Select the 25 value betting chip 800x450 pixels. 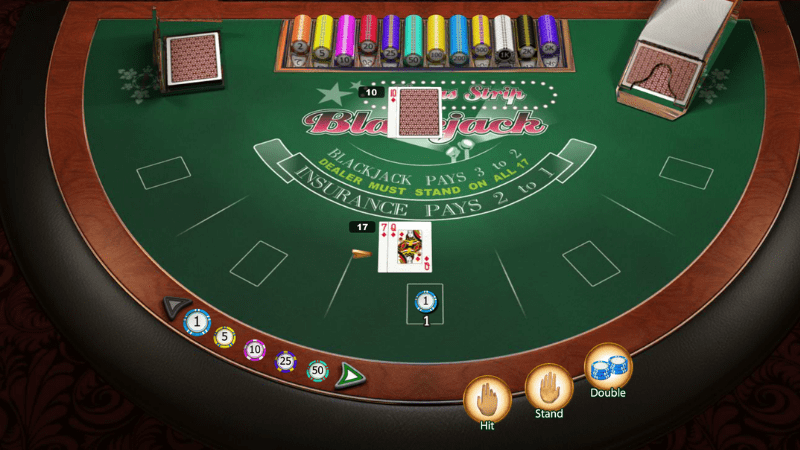pyautogui.click(x=286, y=360)
